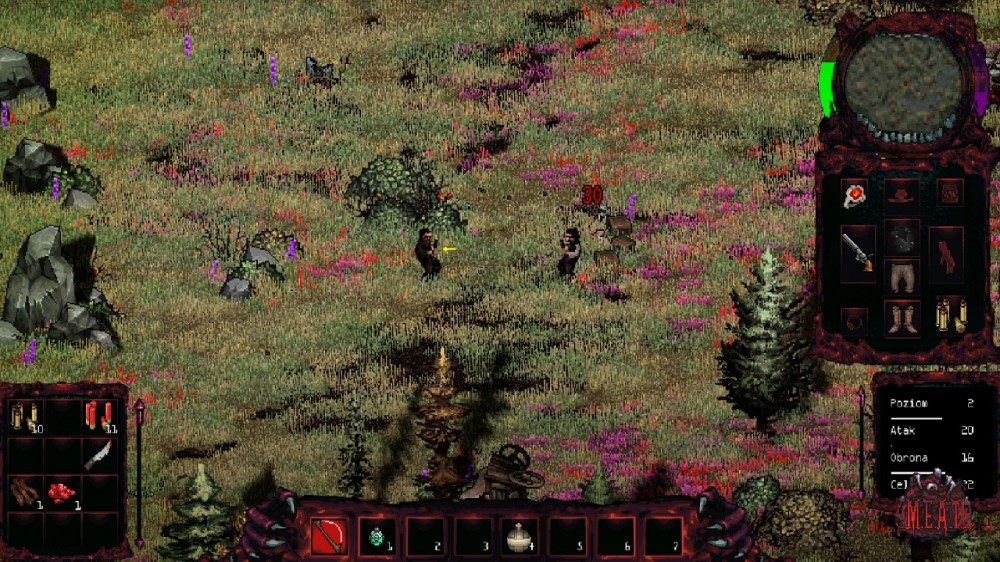Viewport: 1000px width, 562px height.
Task: Click the dark torso armor slot
Action: tap(903, 238)
